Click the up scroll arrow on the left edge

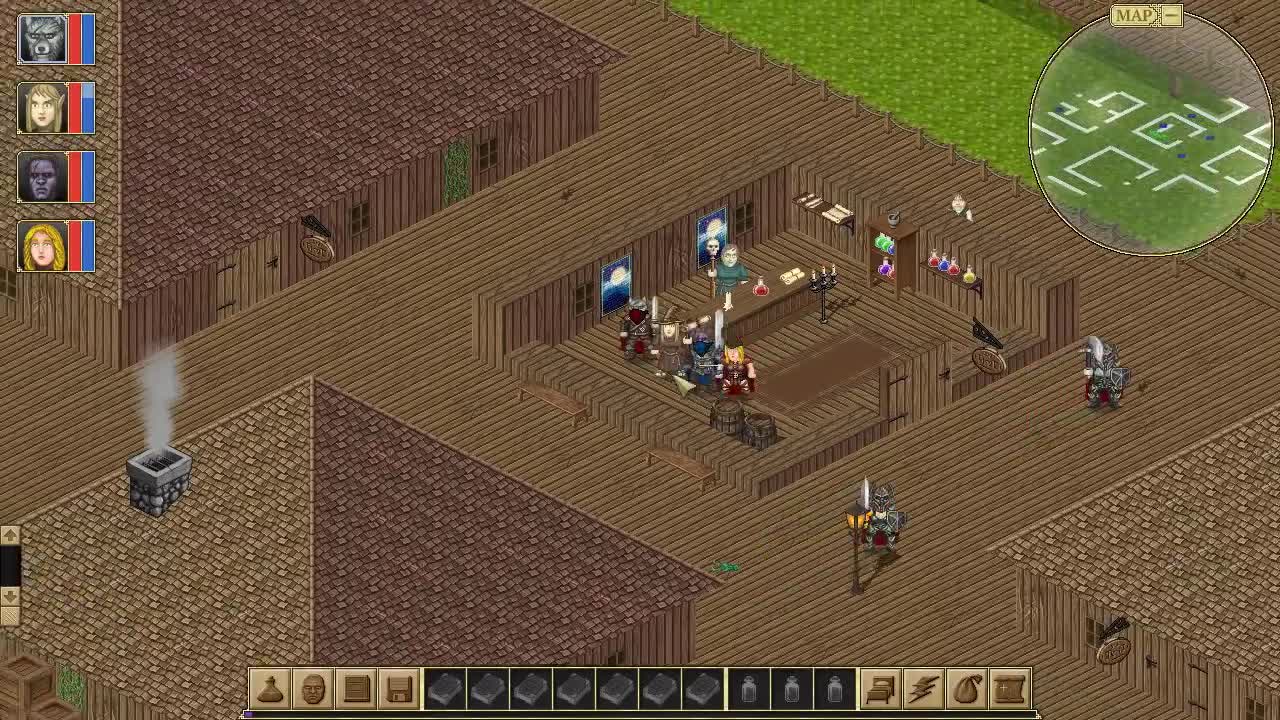(10, 536)
